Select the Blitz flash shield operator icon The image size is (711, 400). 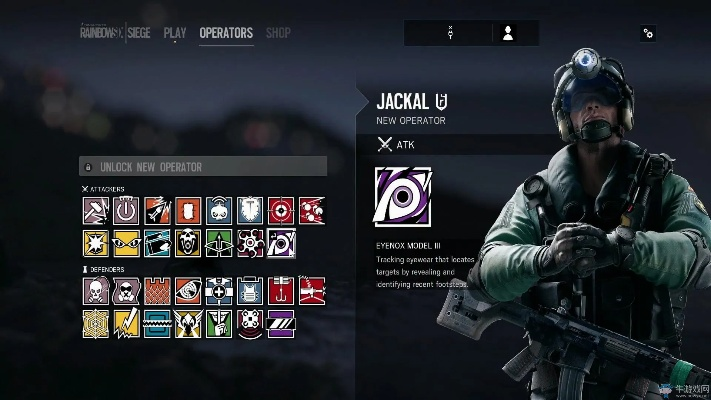[x=96, y=242]
